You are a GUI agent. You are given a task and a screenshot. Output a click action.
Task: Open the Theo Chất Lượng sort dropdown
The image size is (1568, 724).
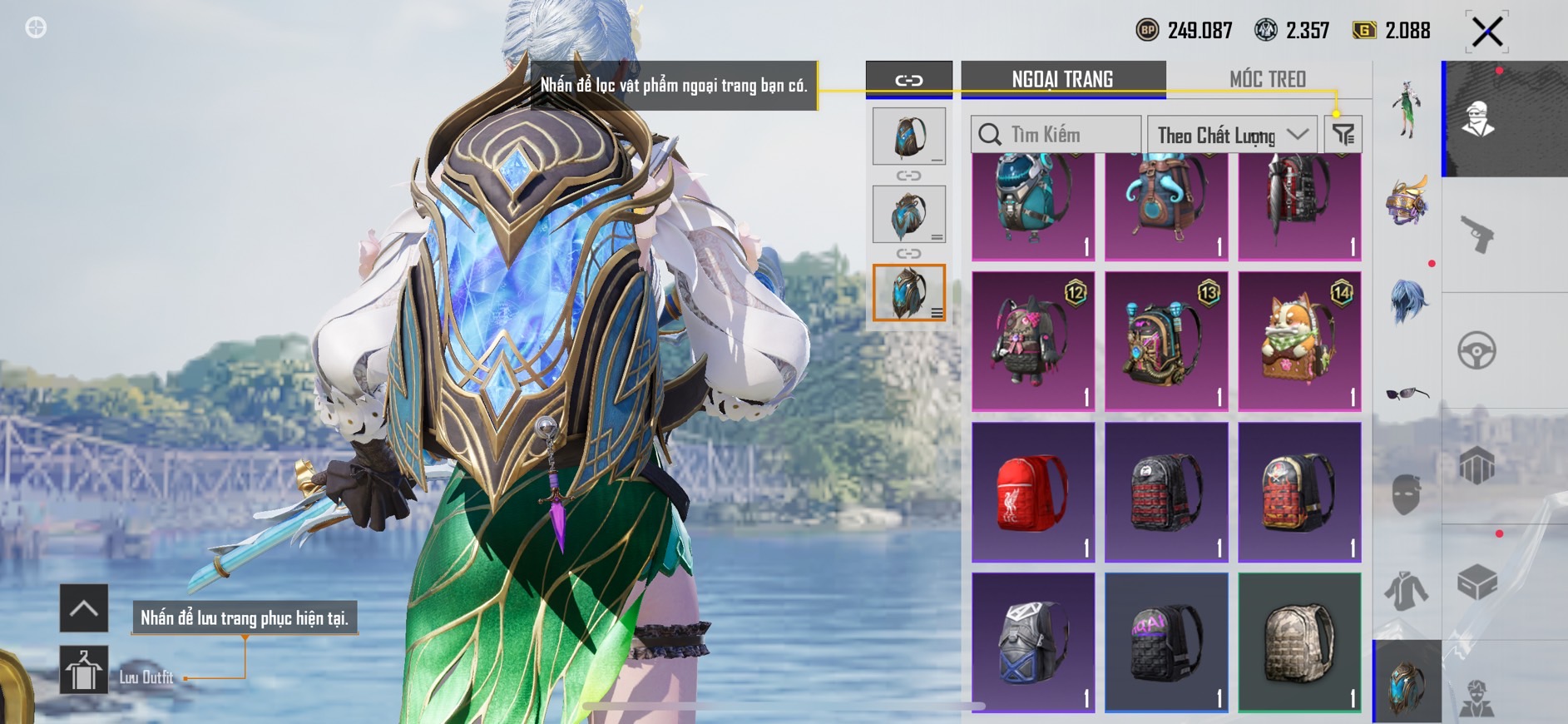(1231, 135)
